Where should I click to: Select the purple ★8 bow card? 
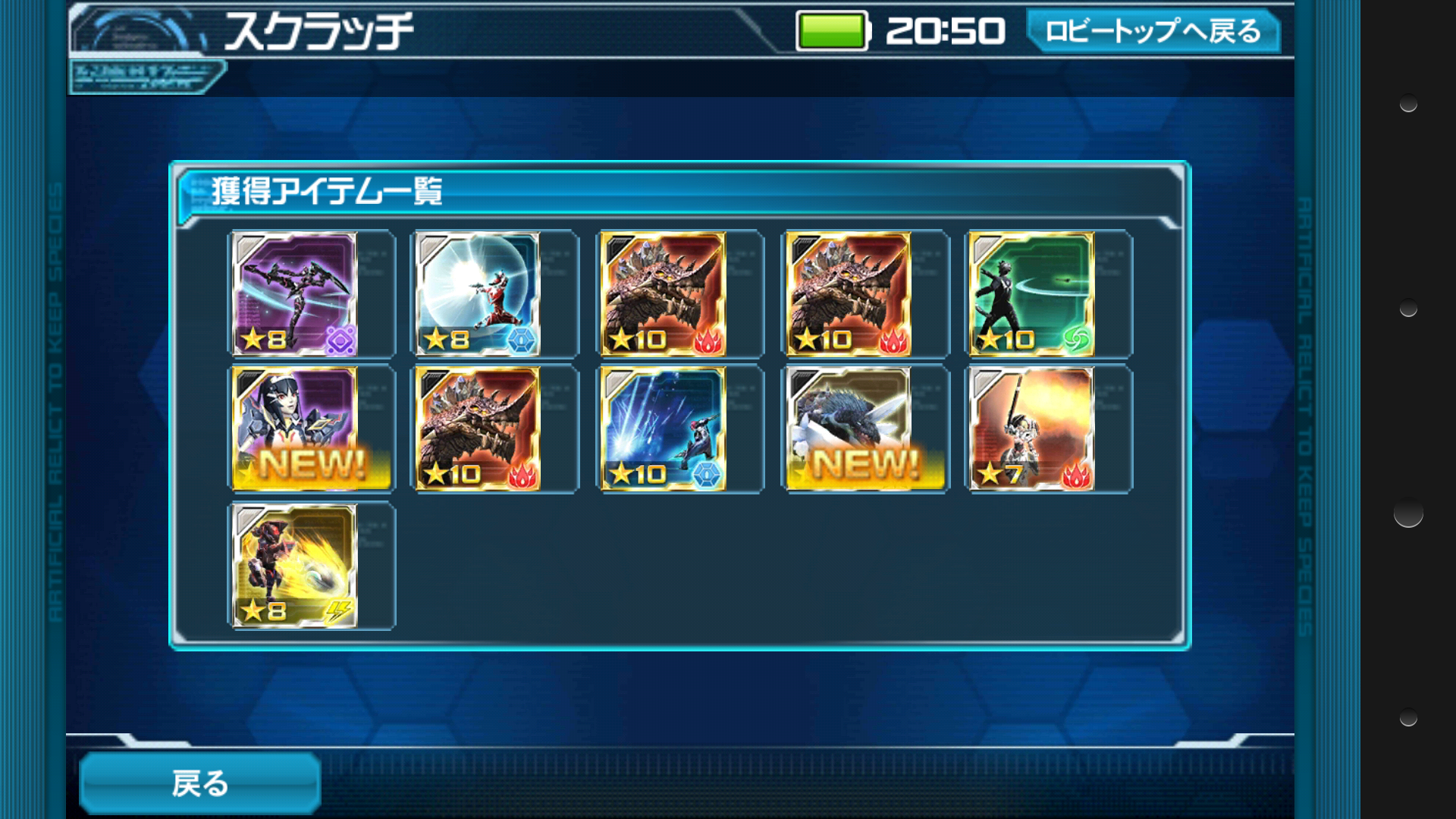click(295, 294)
